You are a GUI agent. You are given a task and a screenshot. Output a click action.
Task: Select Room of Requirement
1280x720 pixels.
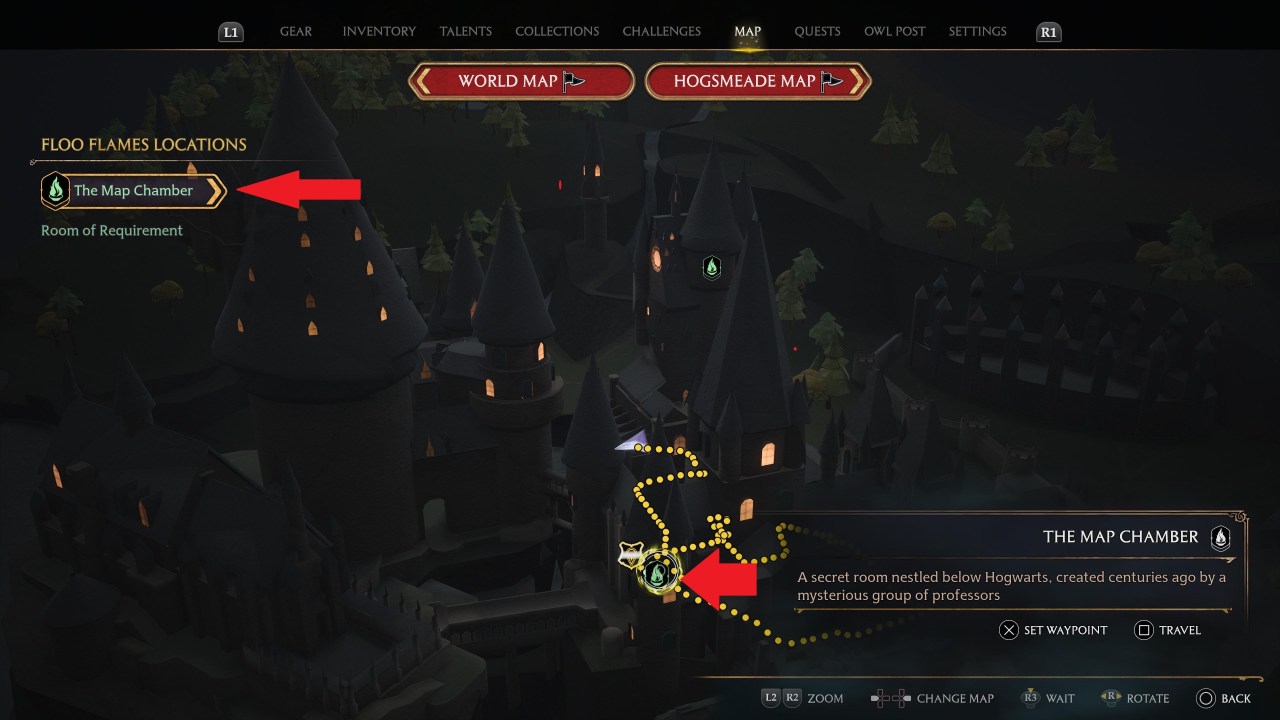coord(111,230)
